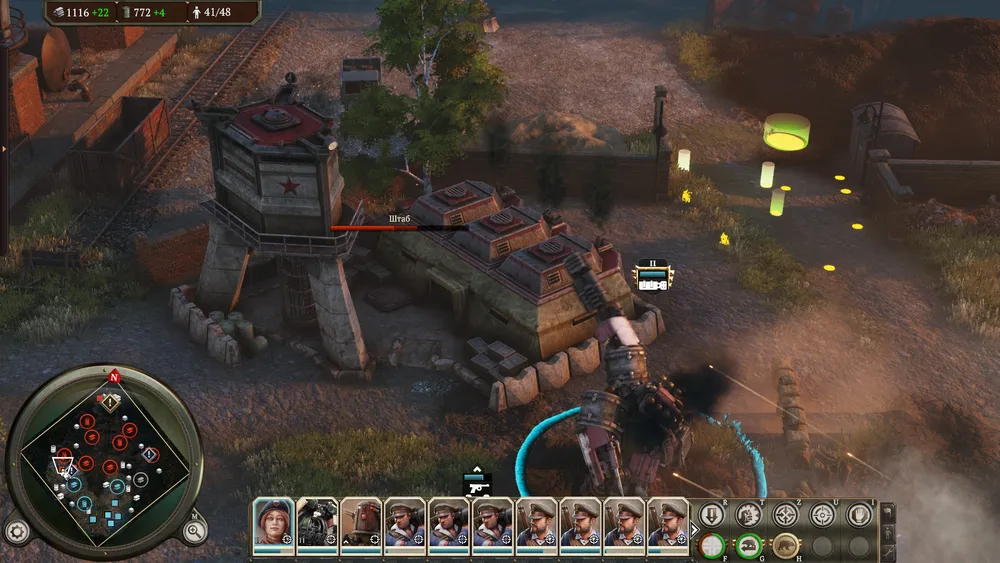Click the minimap magnifier zoom button

(x=193, y=530)
